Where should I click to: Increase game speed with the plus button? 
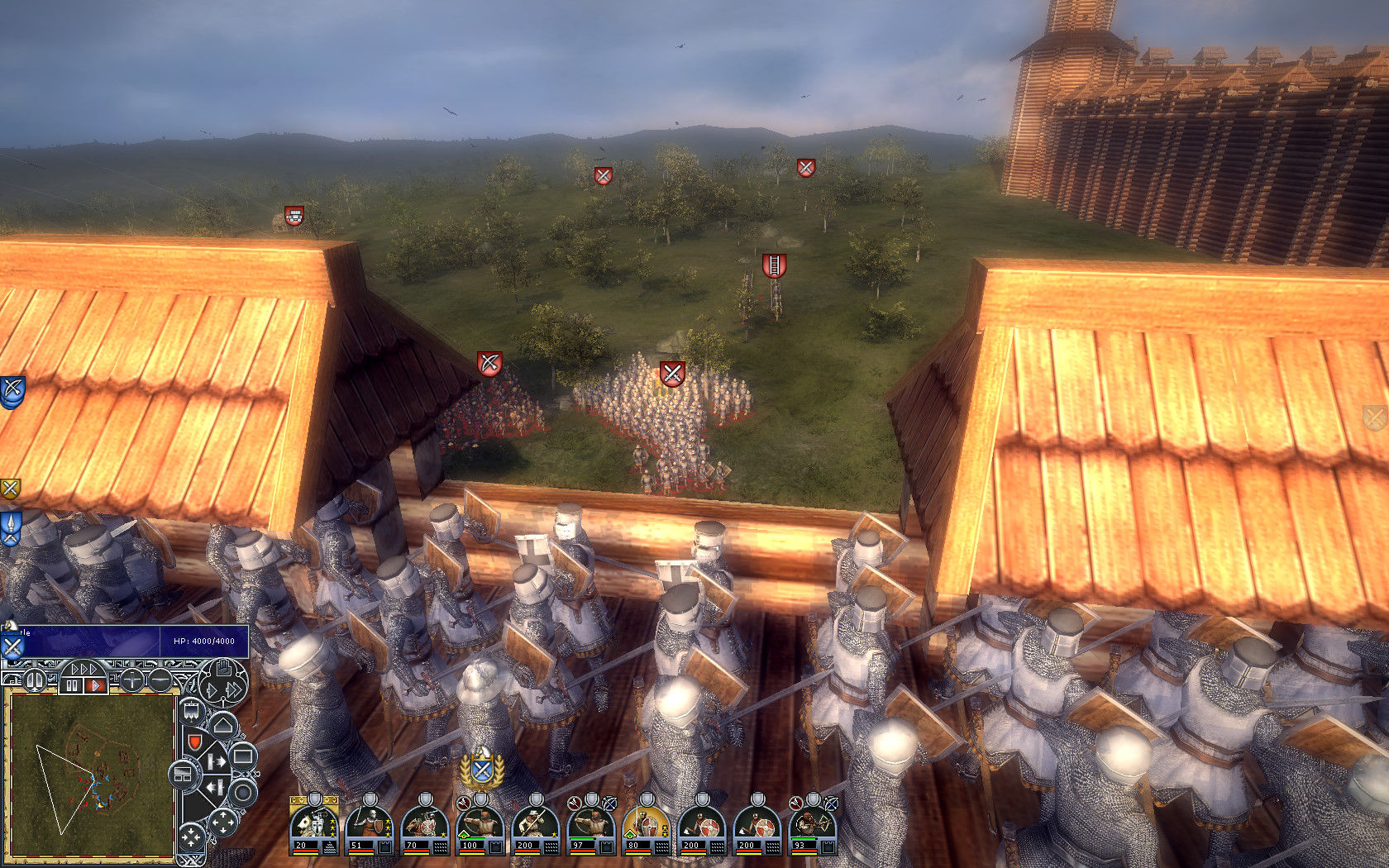(x=132, y=680)
